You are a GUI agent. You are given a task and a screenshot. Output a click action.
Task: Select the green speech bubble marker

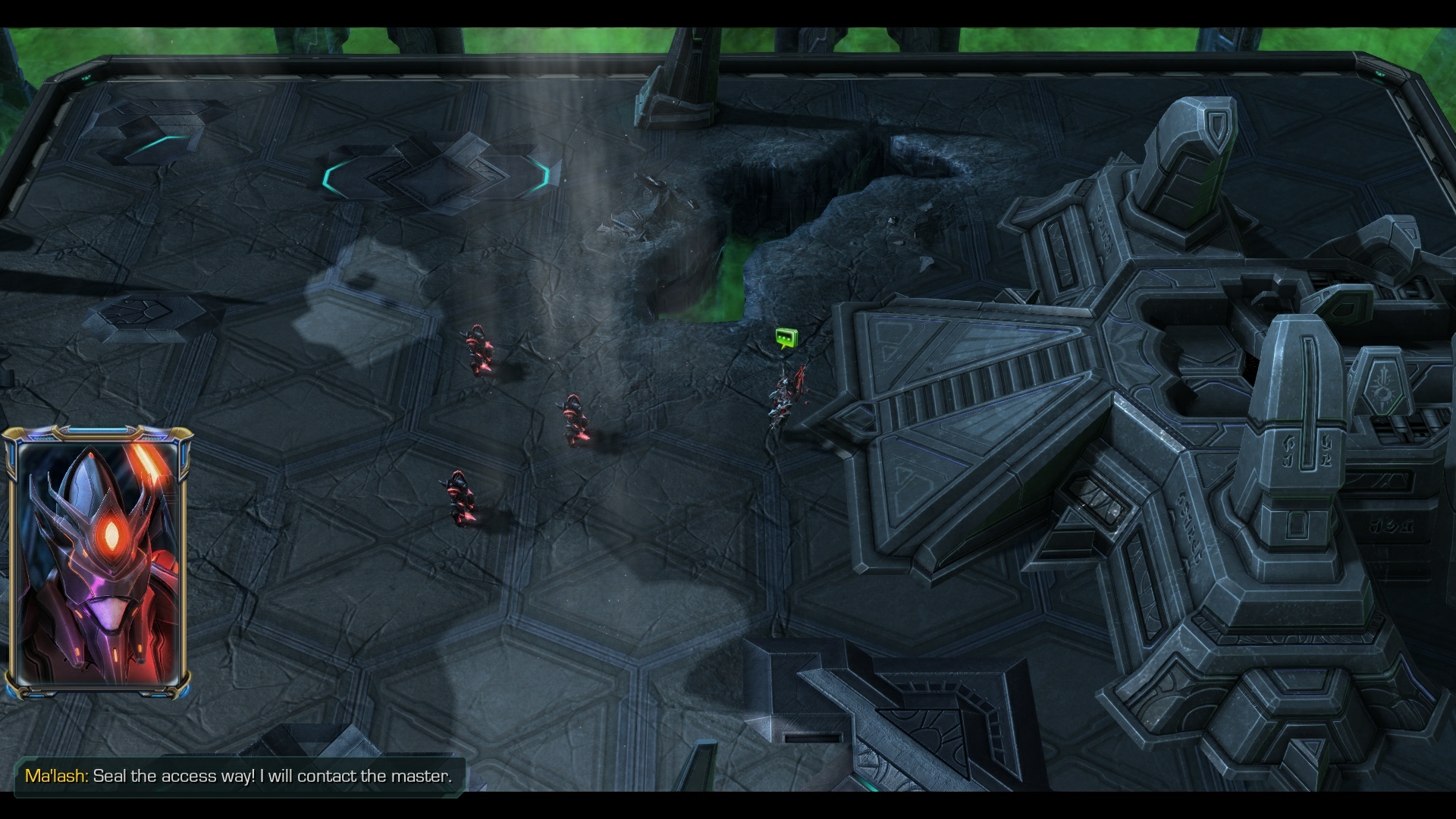pyautogui.click(x=786, y=337)
